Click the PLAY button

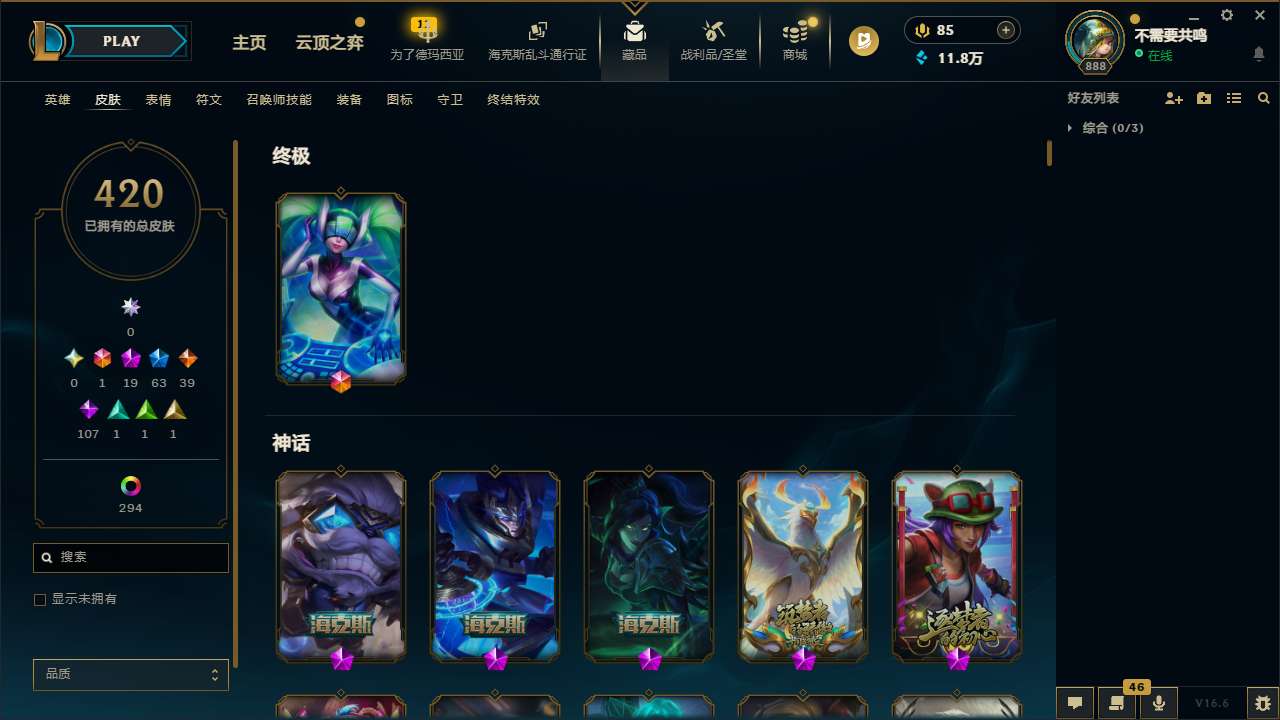121,41
